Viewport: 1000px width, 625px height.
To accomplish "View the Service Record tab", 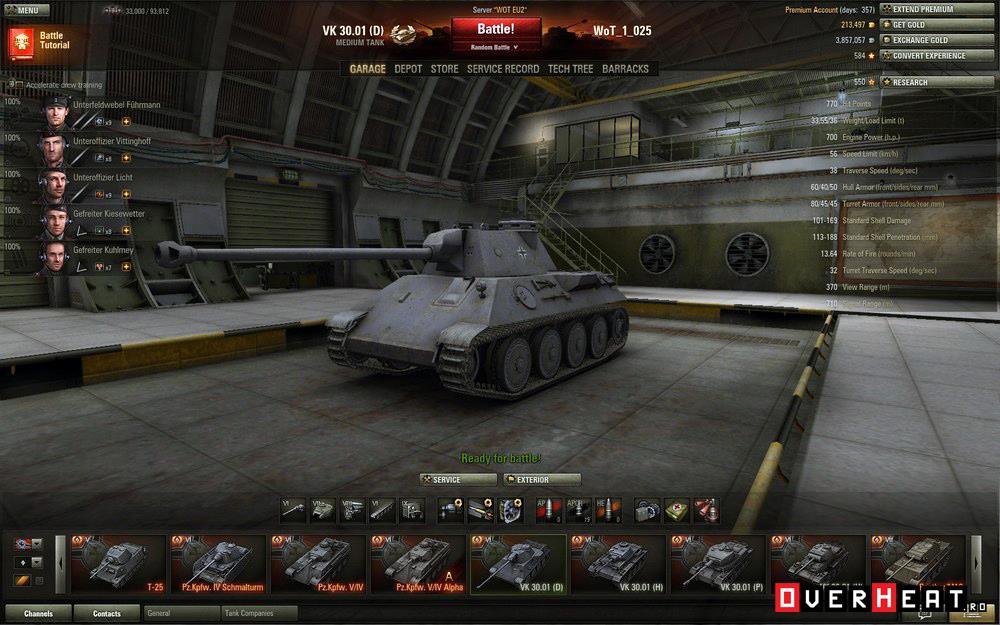I will click(x=503, y=69).
